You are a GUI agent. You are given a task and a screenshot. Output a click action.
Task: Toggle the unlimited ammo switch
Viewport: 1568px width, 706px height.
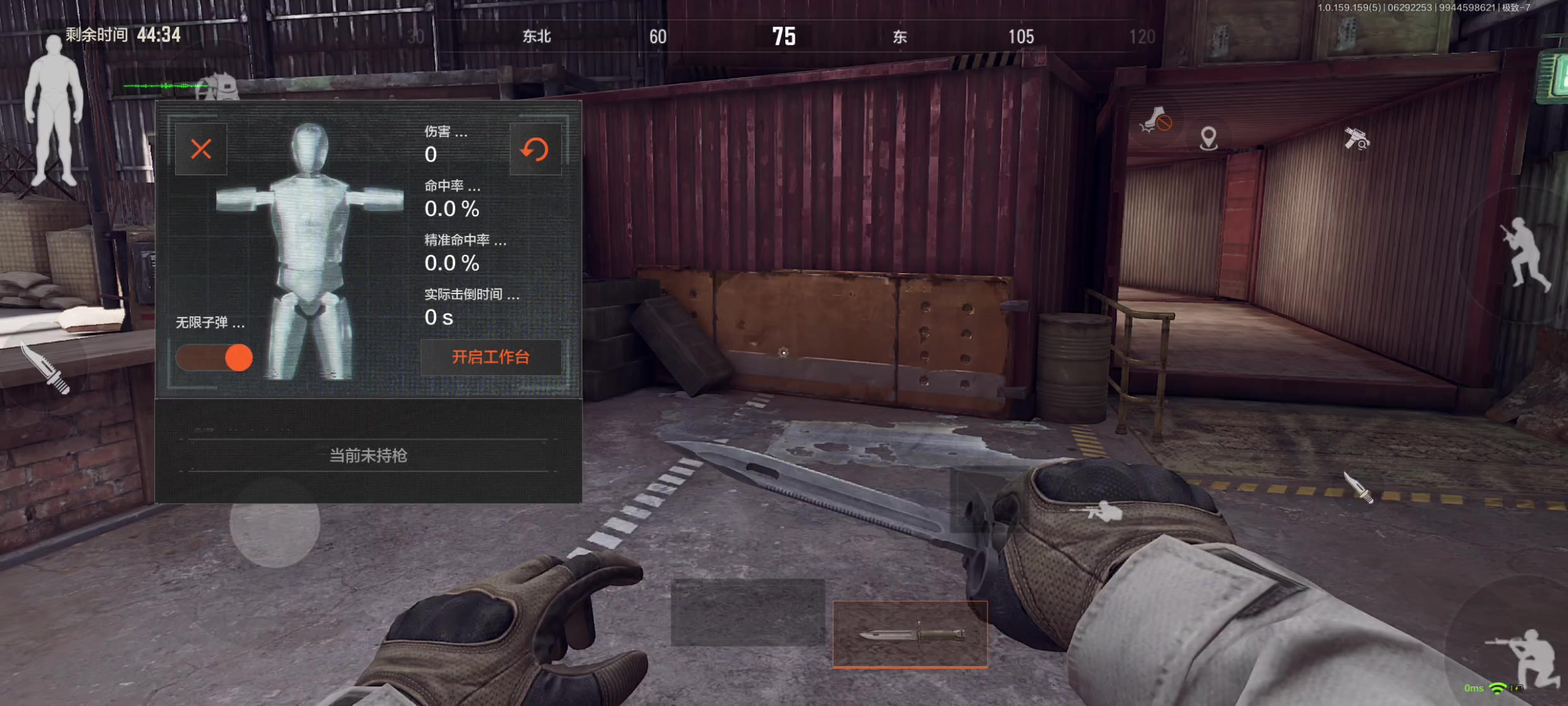pos(214,357)
